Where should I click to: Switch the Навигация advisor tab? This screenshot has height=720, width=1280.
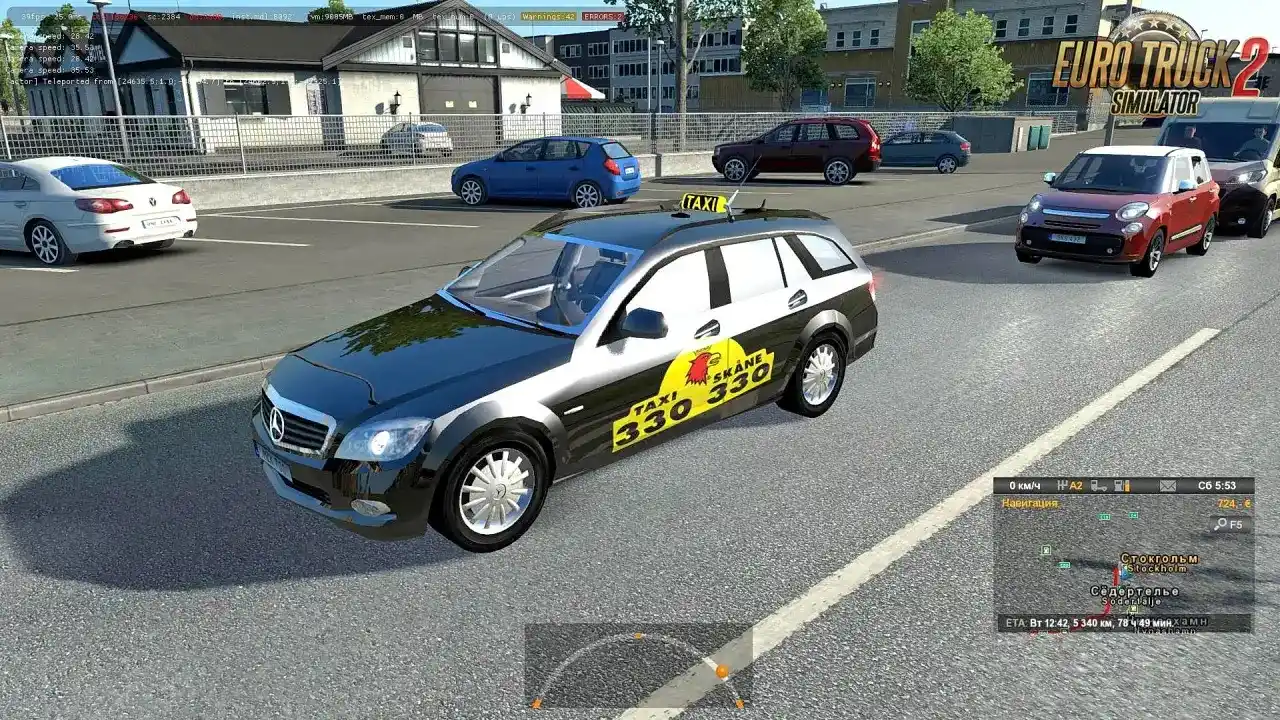pyautogui.click(x=1030, y=503)
